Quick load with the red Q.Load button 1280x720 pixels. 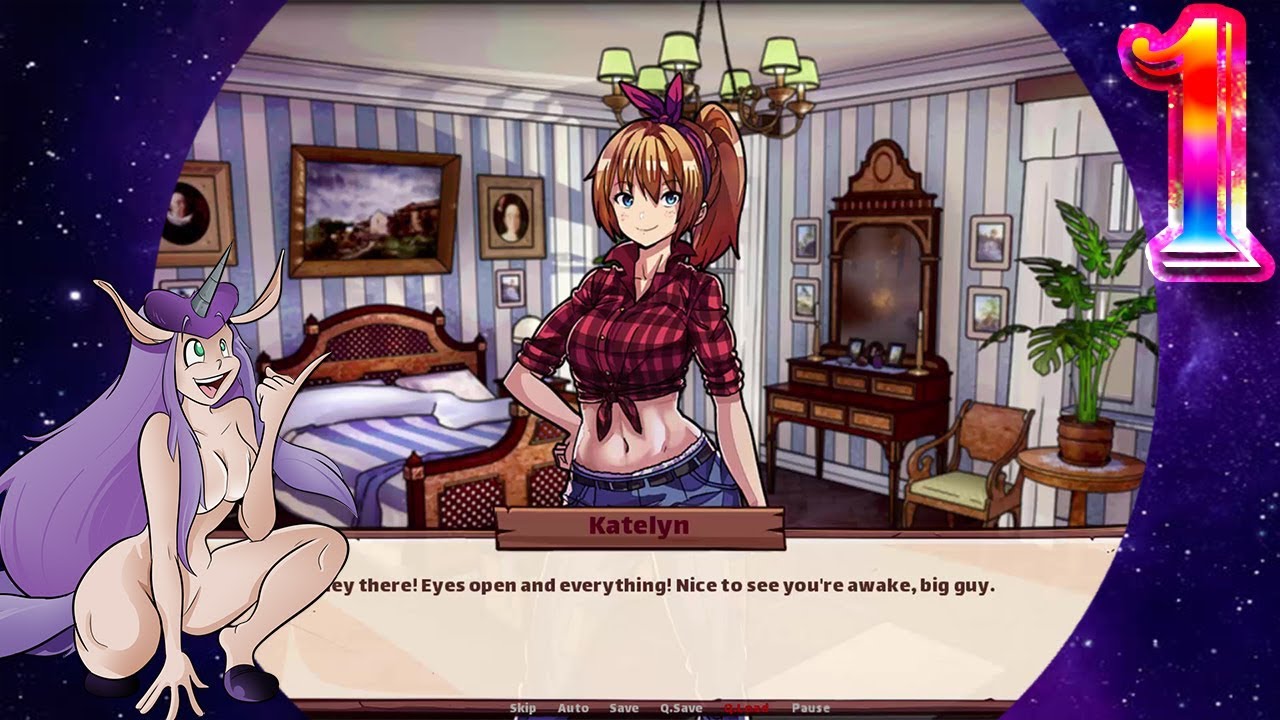point(746,708)
